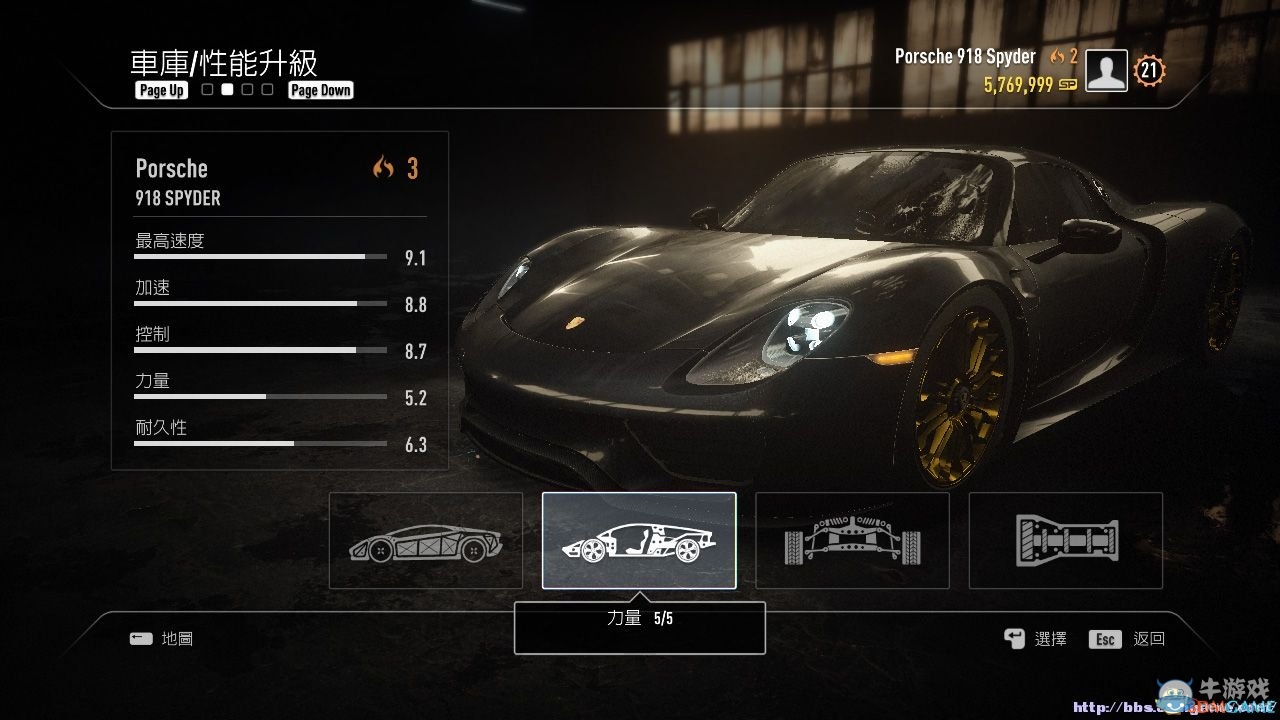Click the Esc key icon near 返回

pos(1104,638)
